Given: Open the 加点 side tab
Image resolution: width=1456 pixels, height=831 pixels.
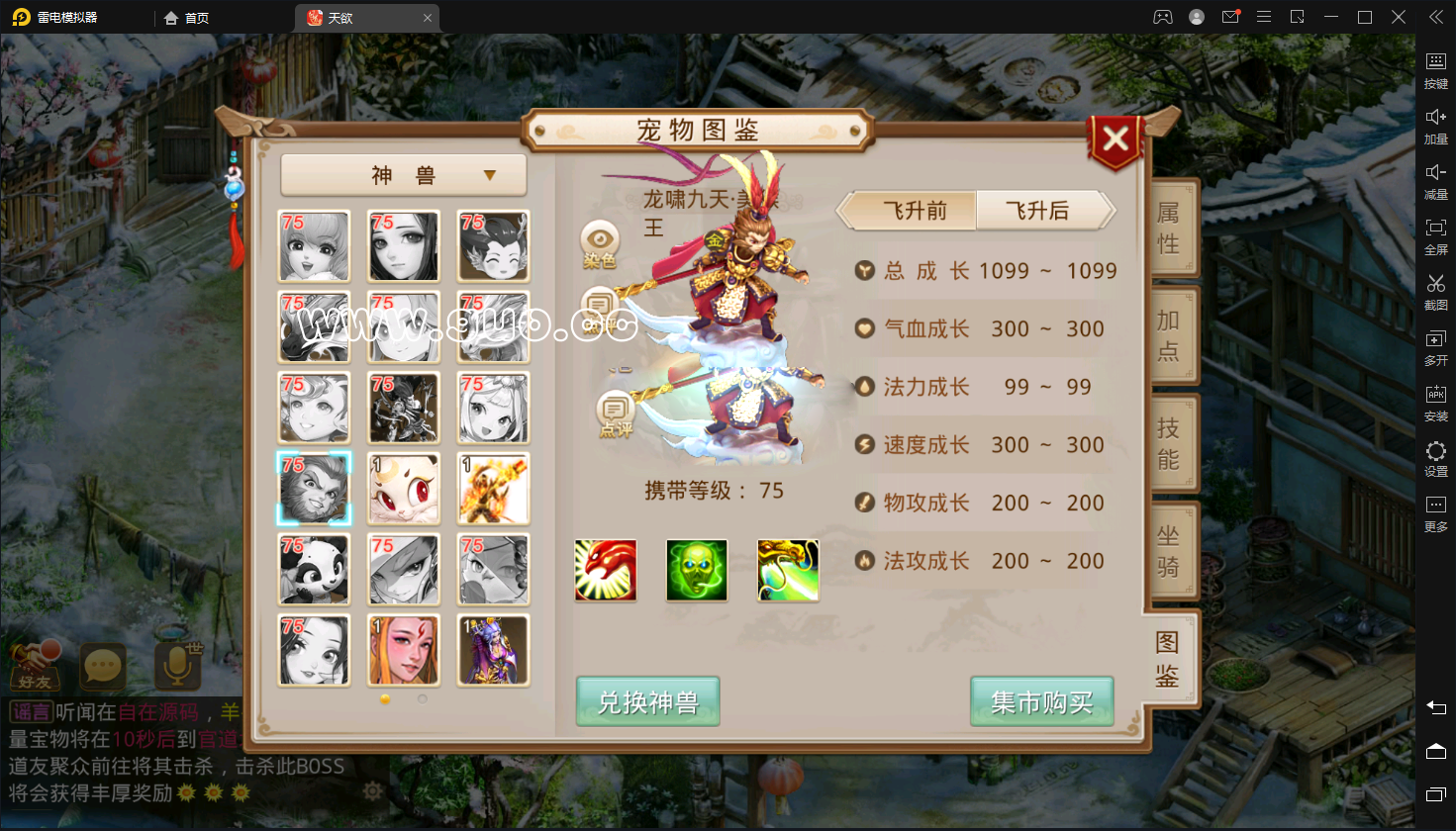Looking at the screenshot, I should tap(1169, 335).
